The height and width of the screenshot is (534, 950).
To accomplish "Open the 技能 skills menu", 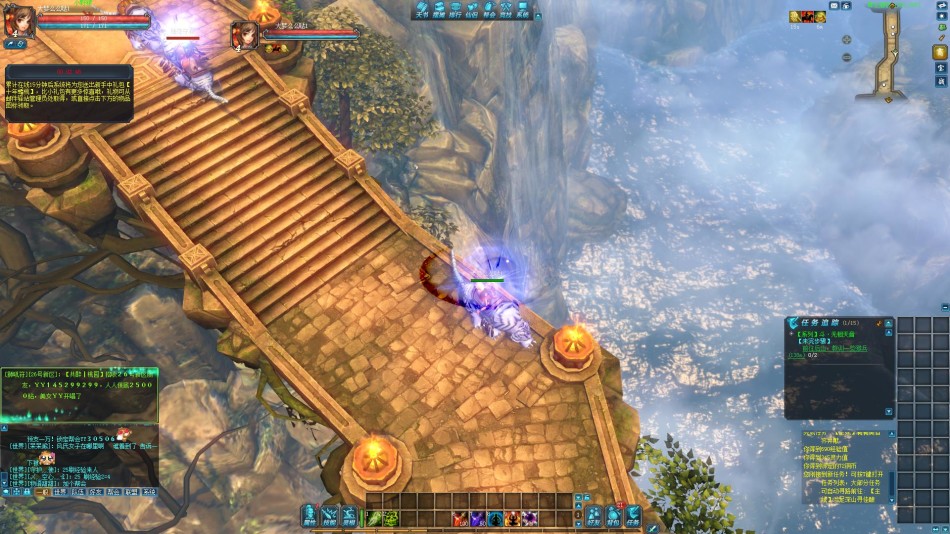I will coord(330,516).
